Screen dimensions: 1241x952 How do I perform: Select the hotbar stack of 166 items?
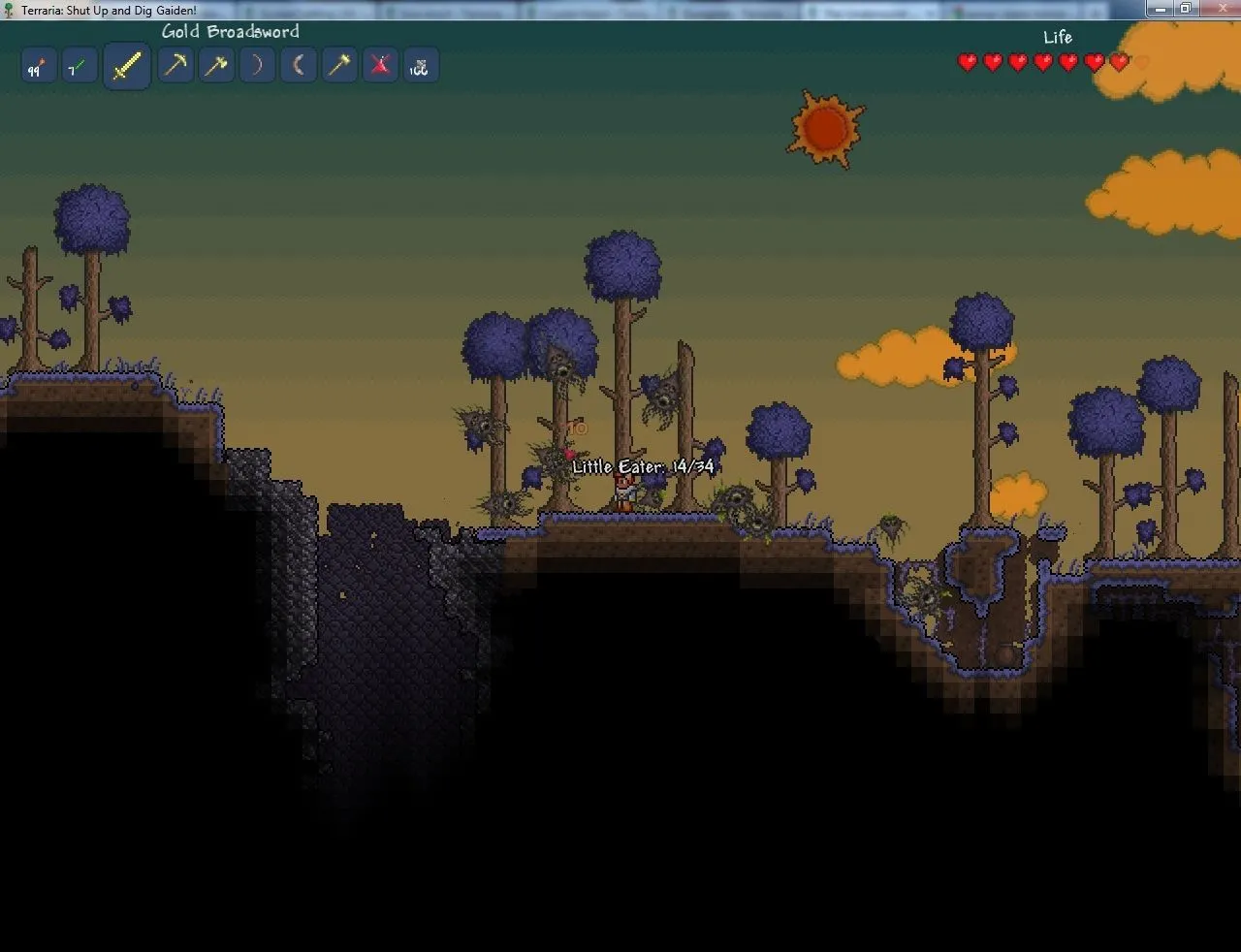pos(420,67)
